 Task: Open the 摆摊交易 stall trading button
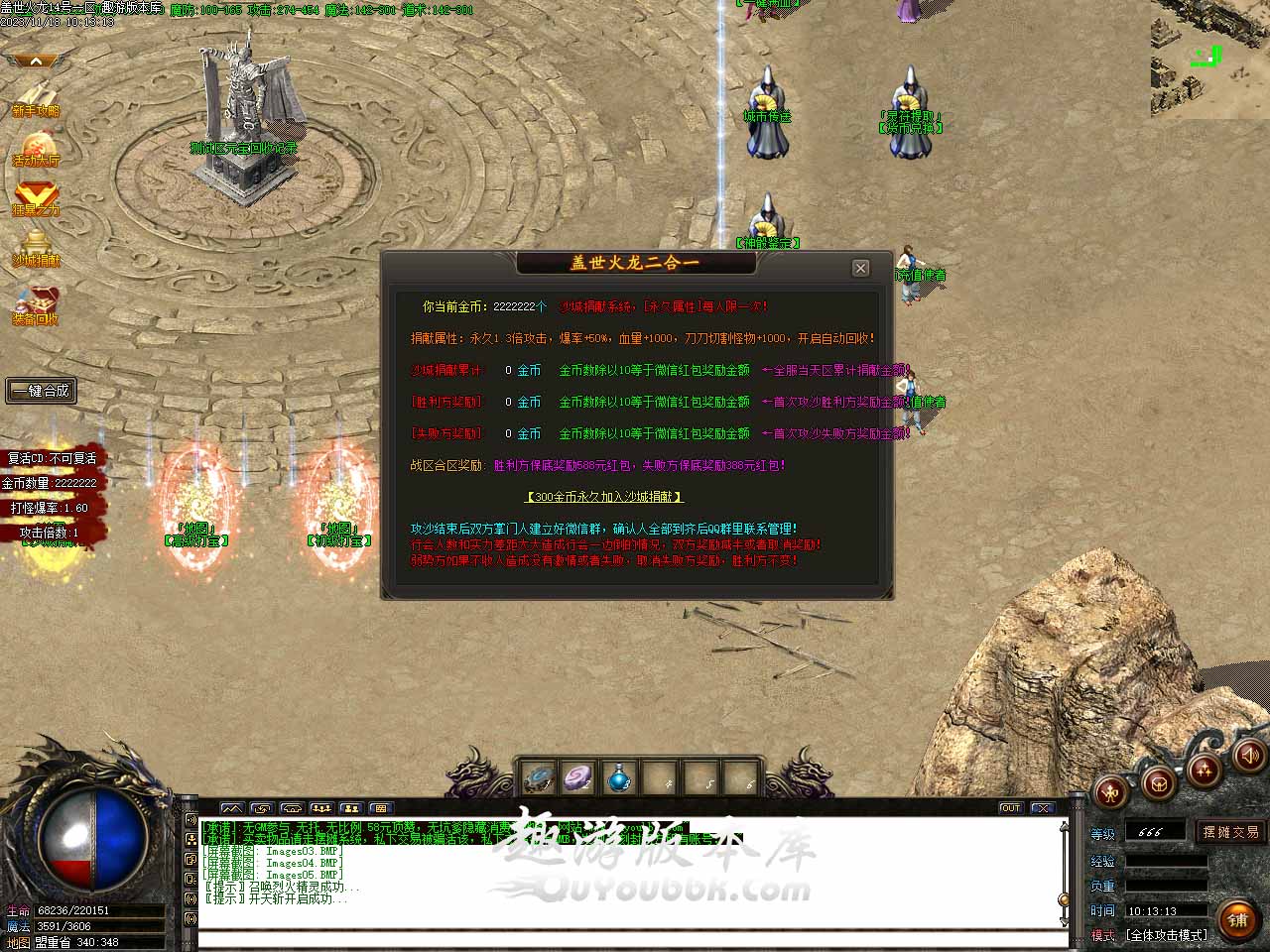pos(1230,832)
